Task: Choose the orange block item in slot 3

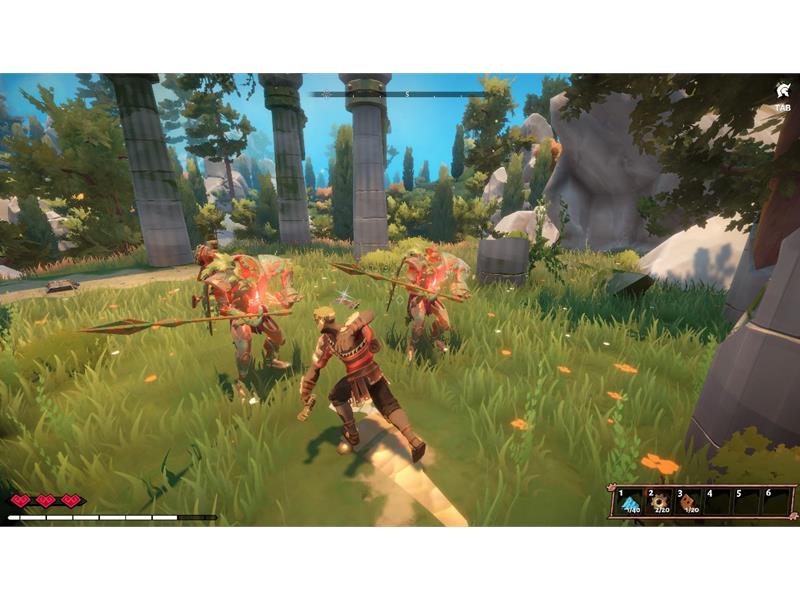Action: coord(690,501)
